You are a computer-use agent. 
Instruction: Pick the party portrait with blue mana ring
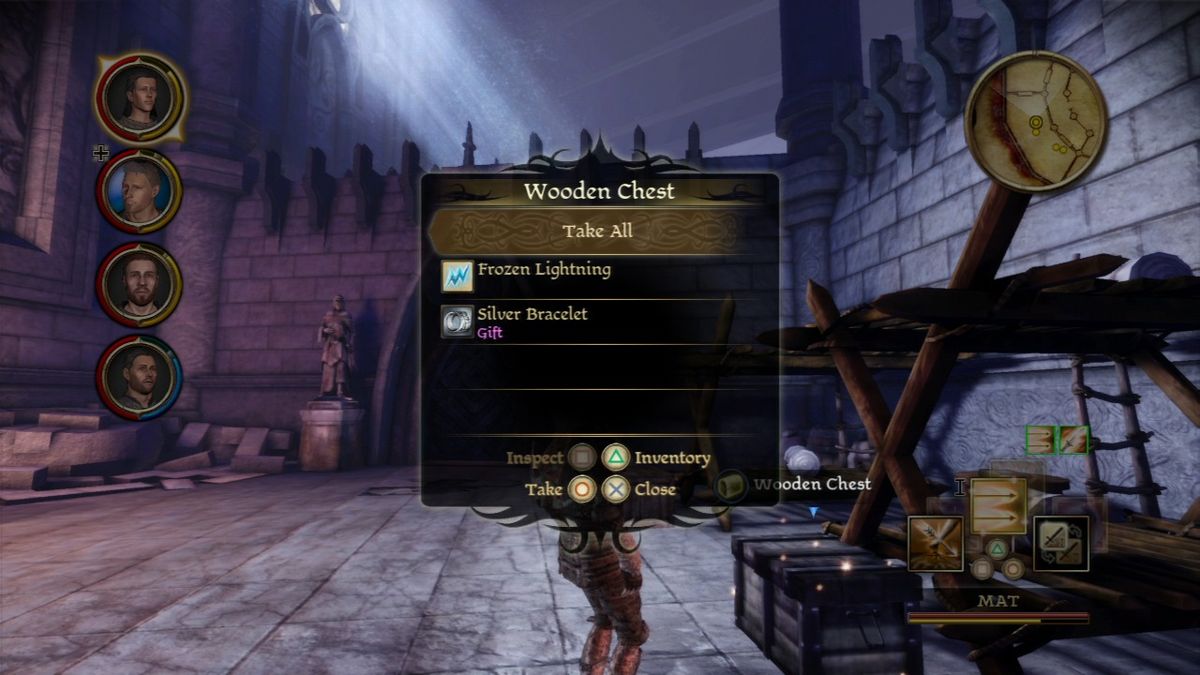click(x=138, y=376)
